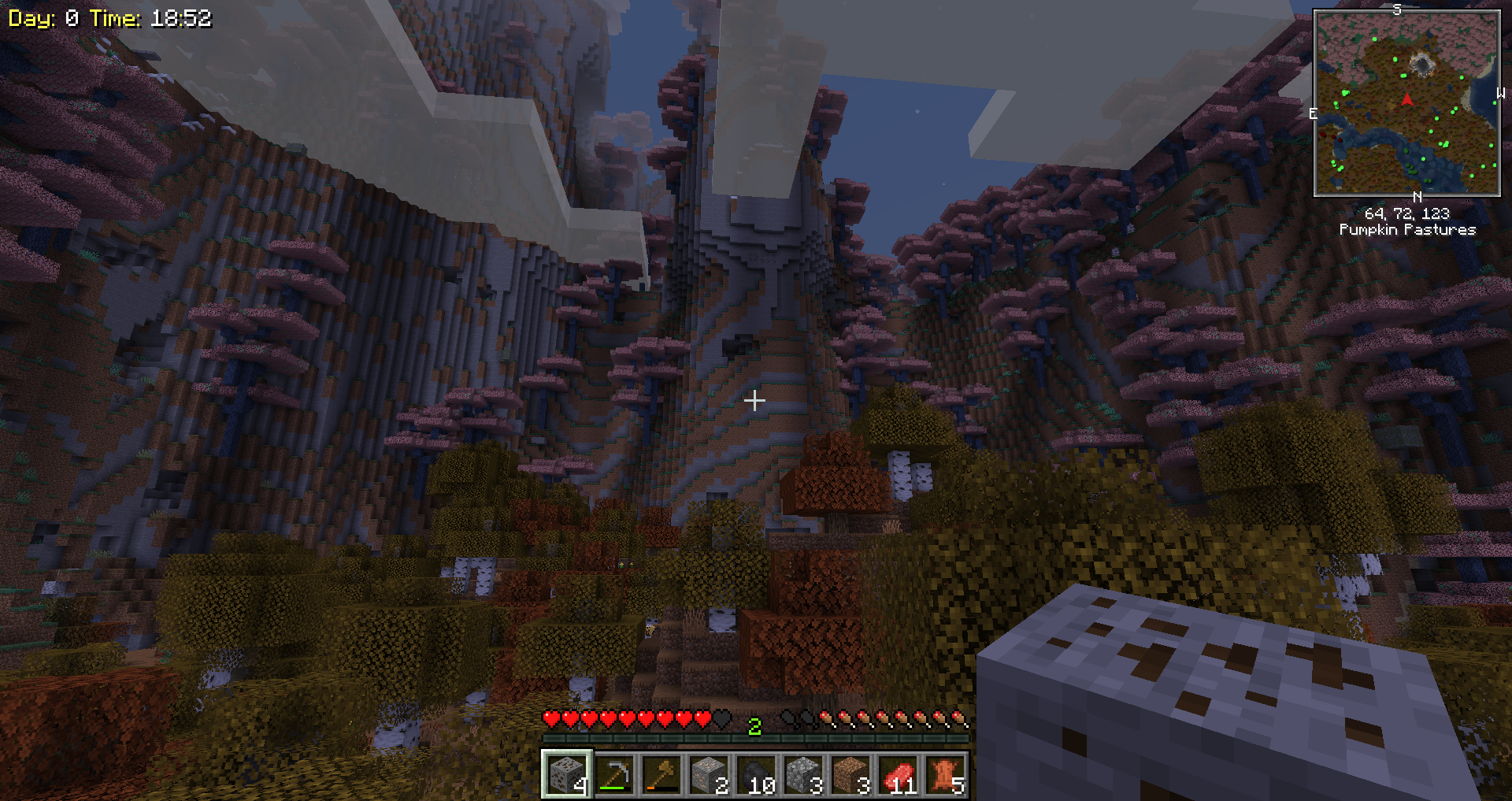Choose the dirt block hotbar slot
Viewport: 1512px width, 801px height.
click(x=850, y=774)
